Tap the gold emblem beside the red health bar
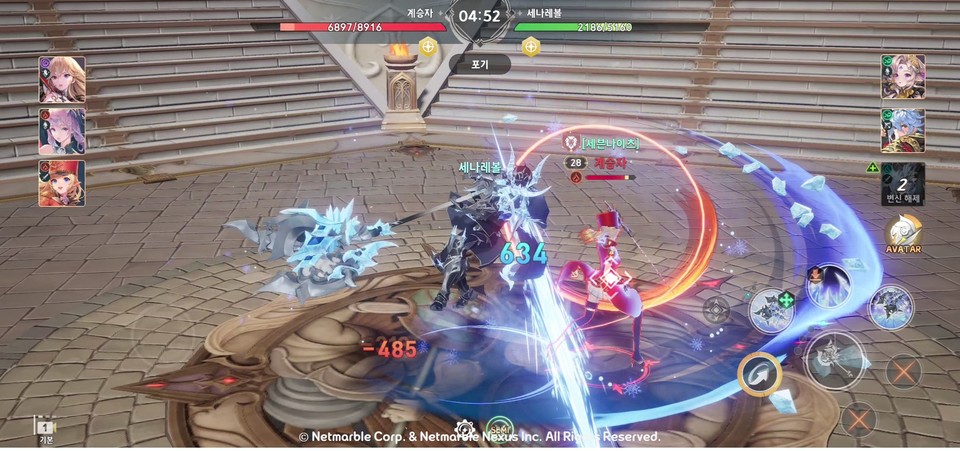This screenshot has width=960, height=451. 428,46
